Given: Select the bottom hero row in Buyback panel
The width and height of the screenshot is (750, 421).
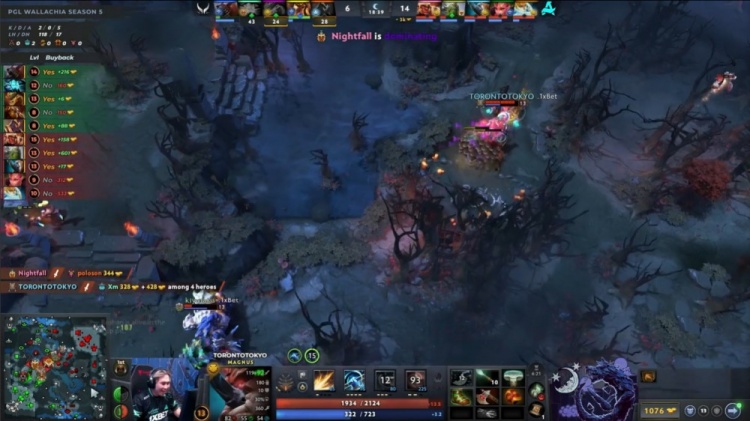Looking at the screenshot, I should (x=40, y=192).
